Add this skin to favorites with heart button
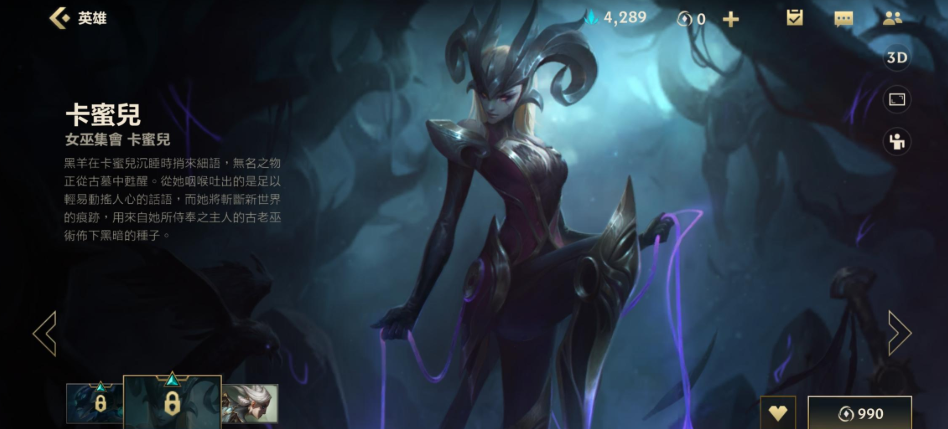 coord(777,413)
